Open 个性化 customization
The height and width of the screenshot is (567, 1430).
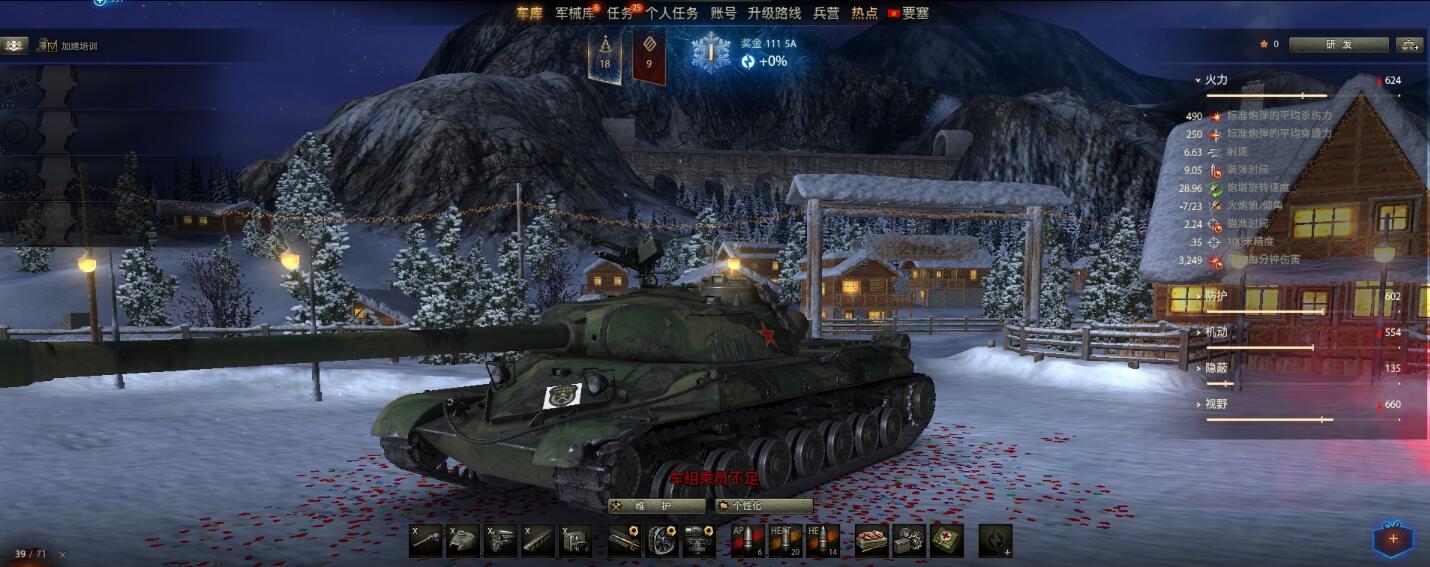pyautogui.click(x=764, y=506)
